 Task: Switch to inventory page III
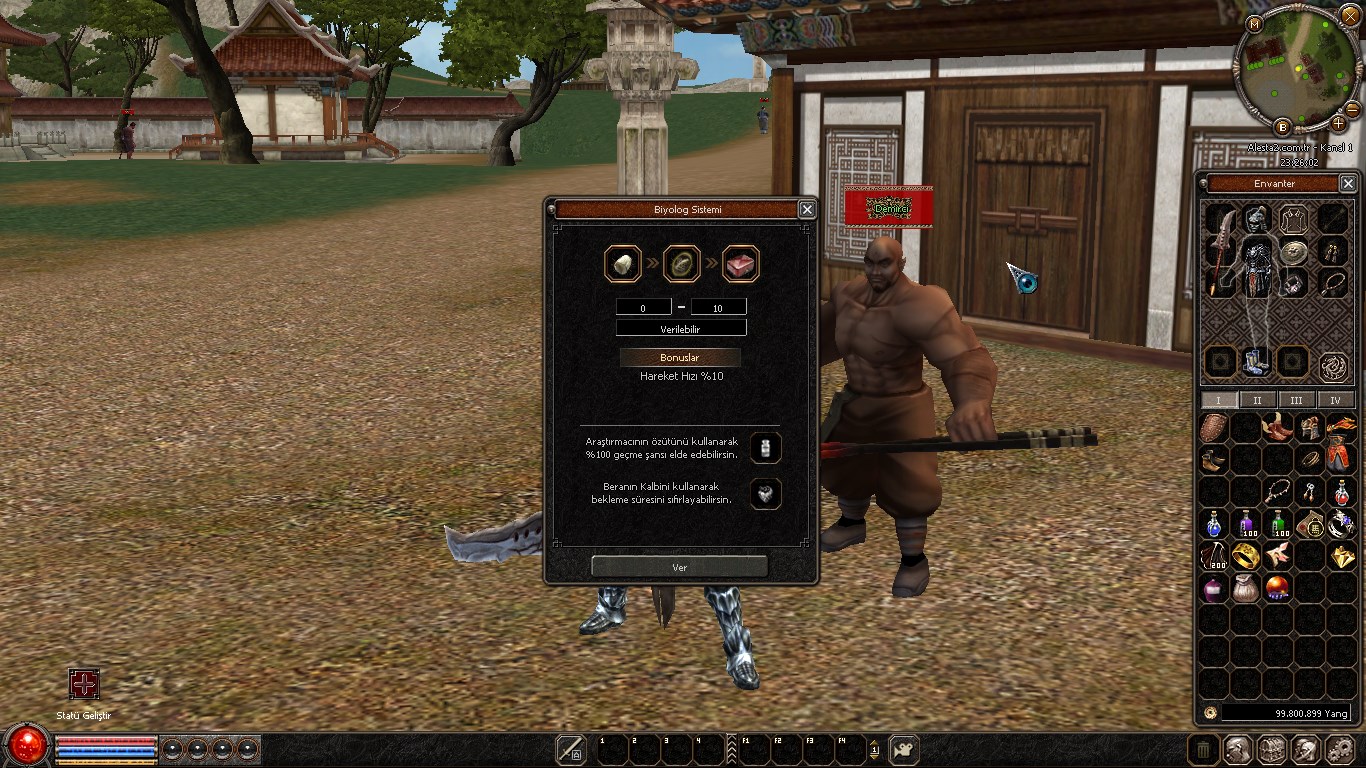point(1296,400)
